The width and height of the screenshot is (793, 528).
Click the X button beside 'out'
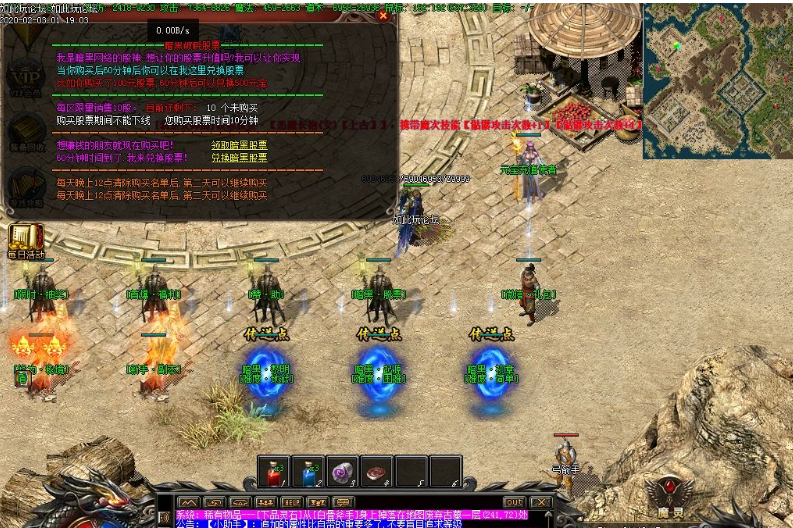(540, 502)
